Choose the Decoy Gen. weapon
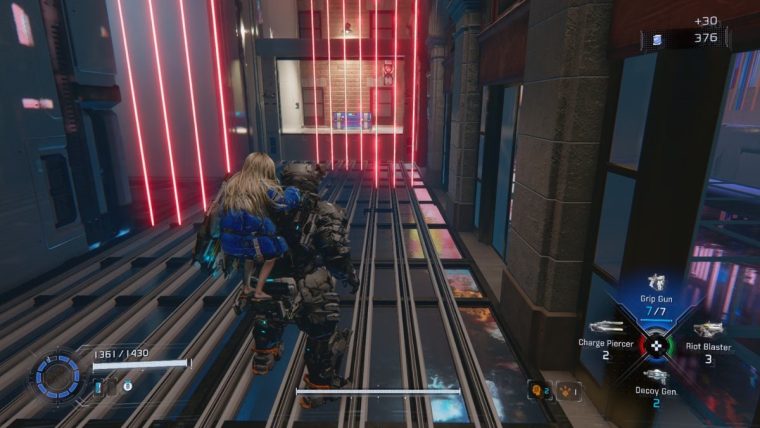 (x=656, y=376)
